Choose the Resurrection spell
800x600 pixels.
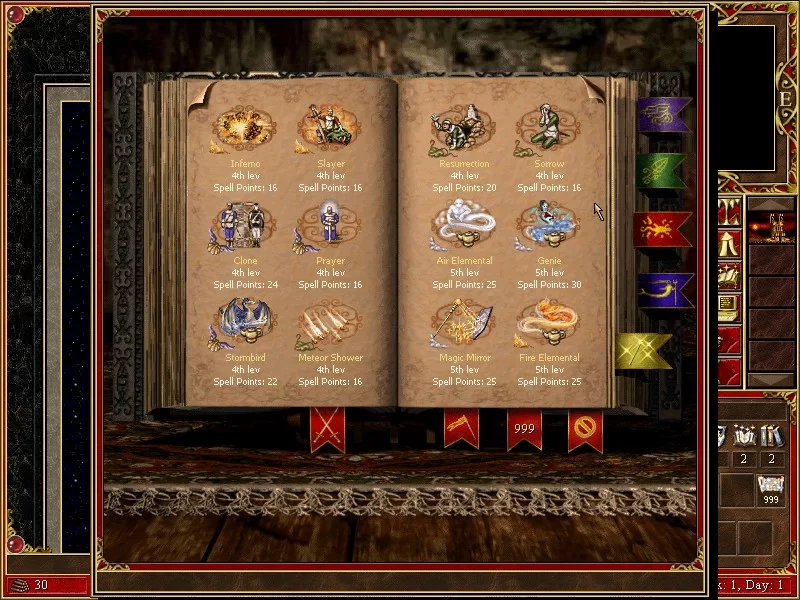(463, 131)
